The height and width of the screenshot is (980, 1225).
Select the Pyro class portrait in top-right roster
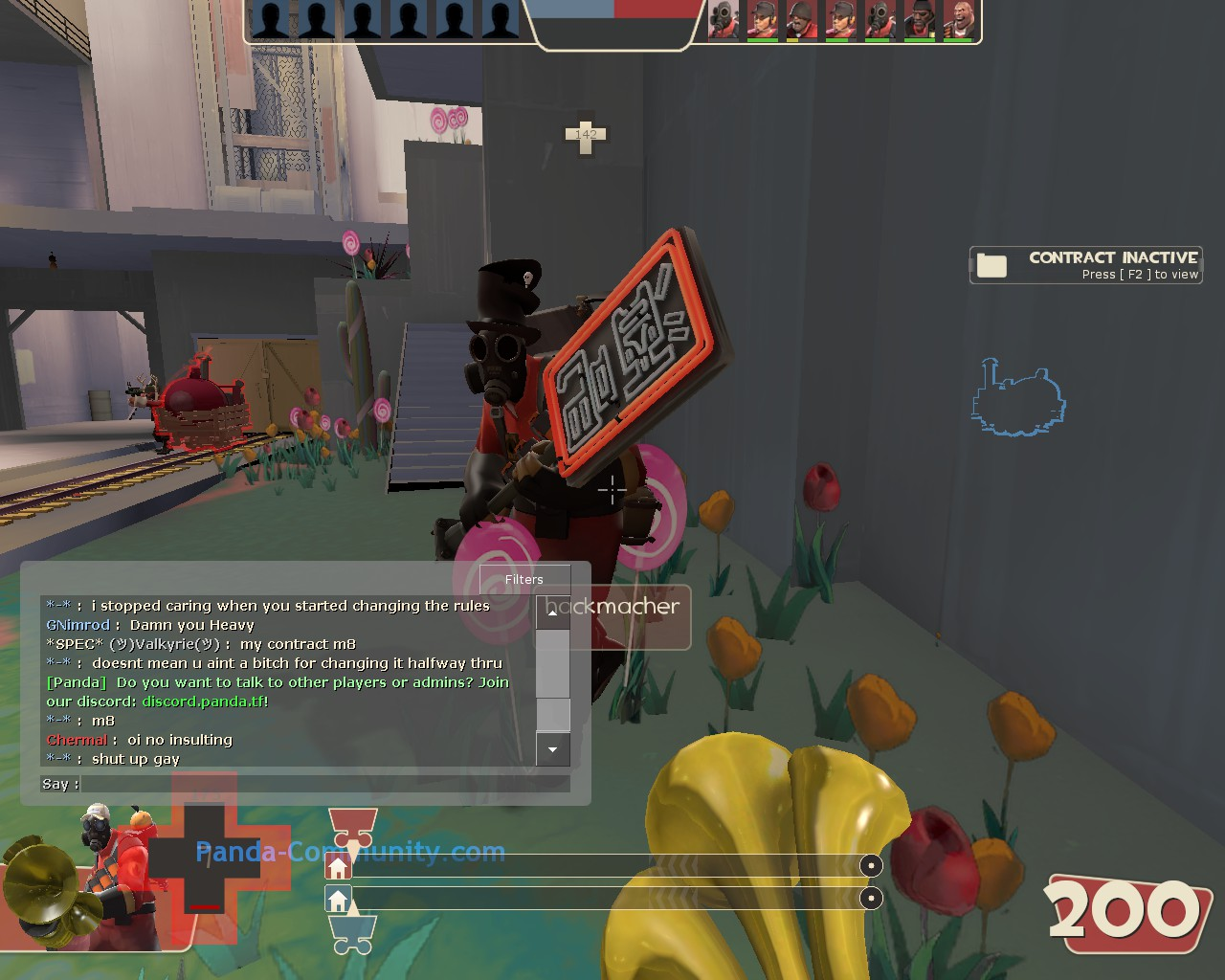[723, 21]
